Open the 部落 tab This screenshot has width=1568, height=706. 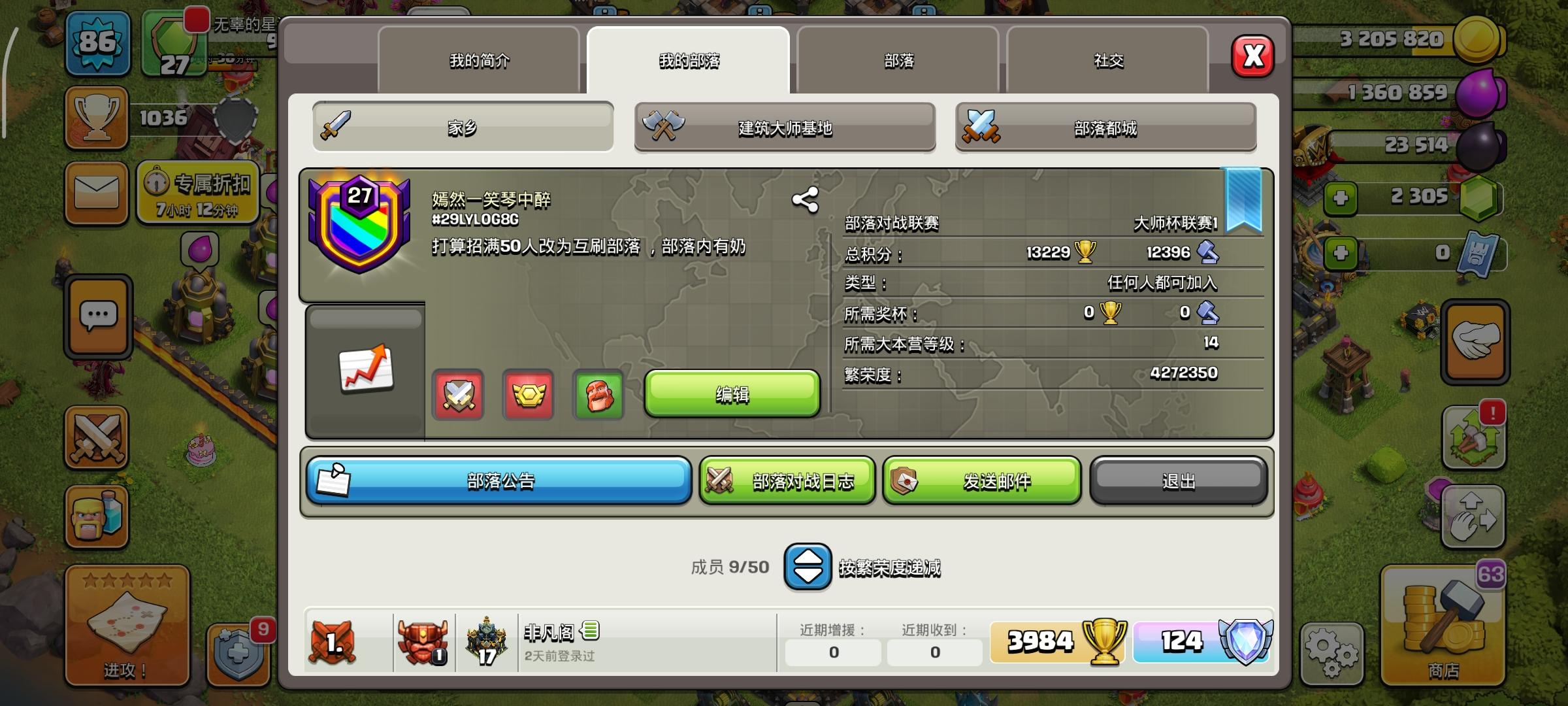tap(897, 60)
